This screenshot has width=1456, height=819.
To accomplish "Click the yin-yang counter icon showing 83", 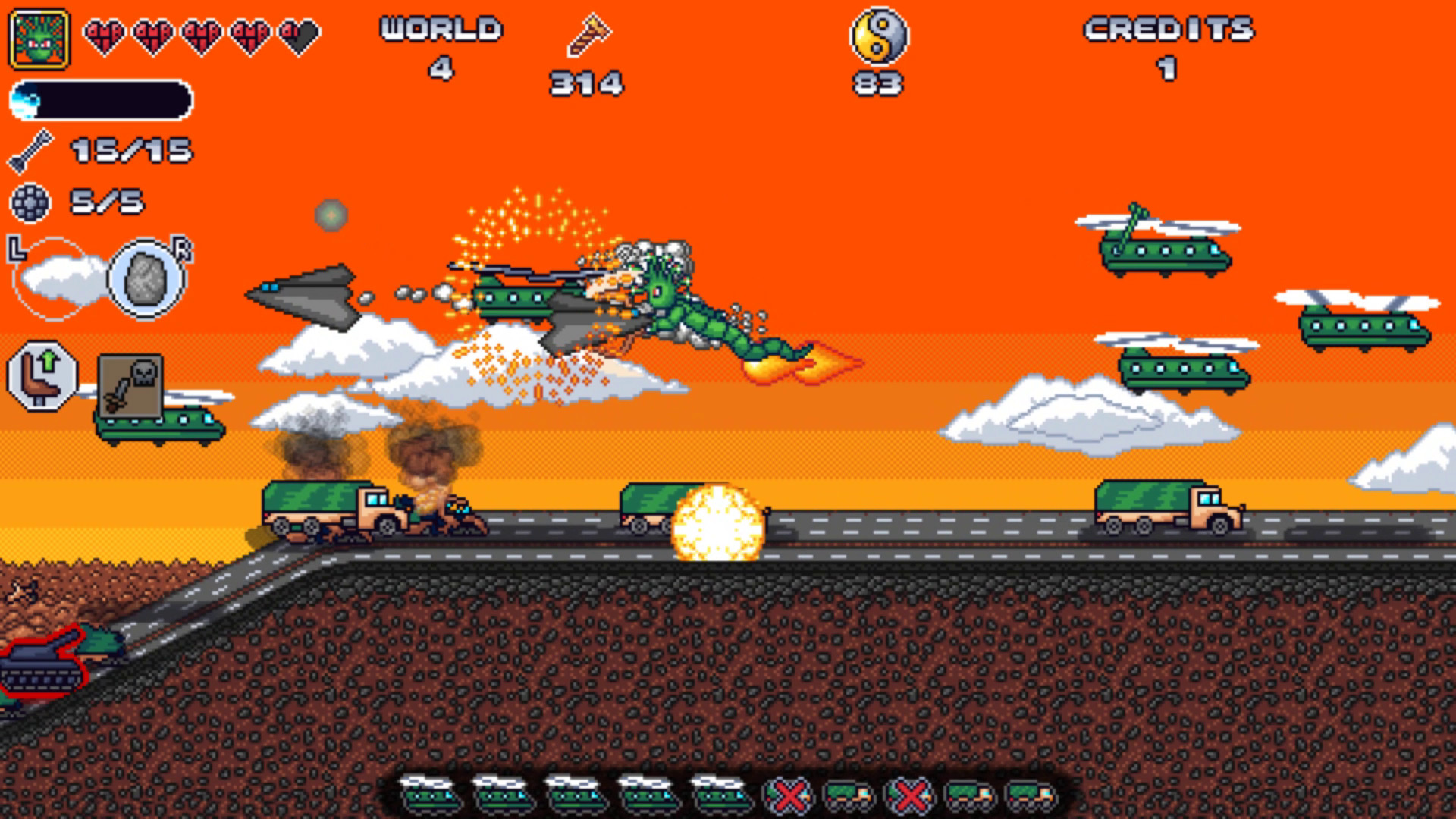I will pyautogui.click(x=881, y=36).
